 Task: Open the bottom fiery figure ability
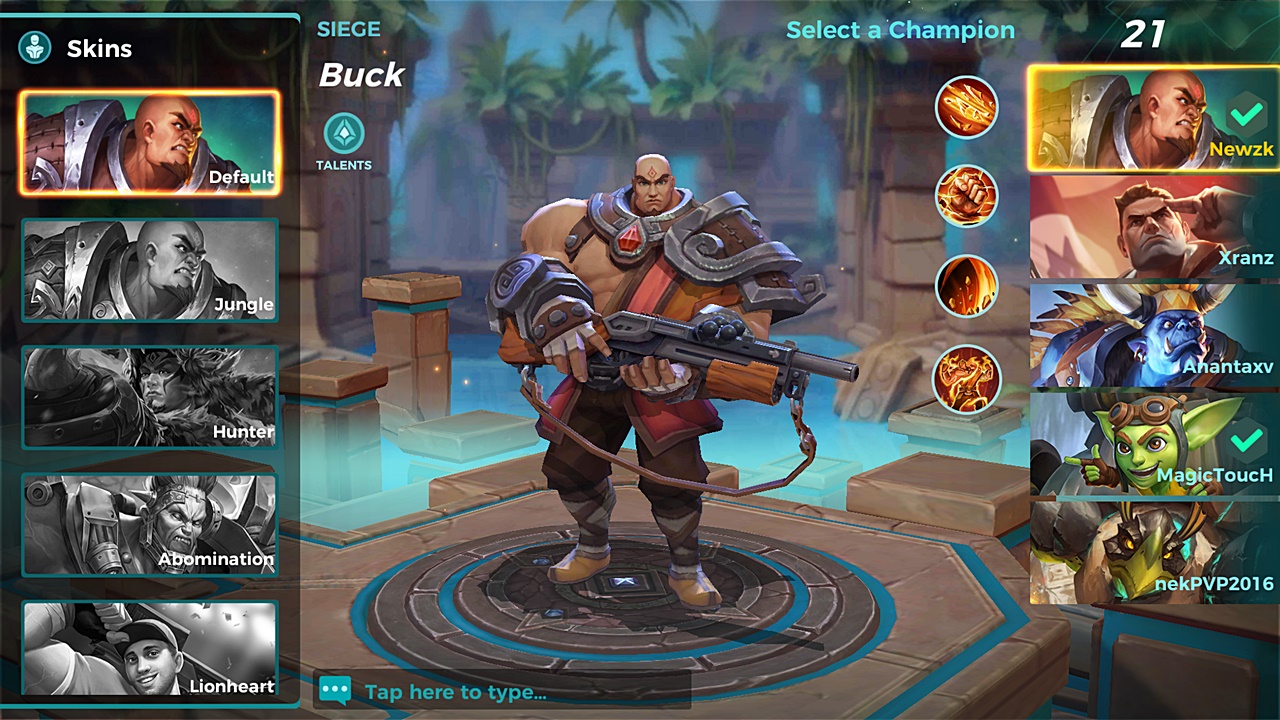tap(967, 378)
